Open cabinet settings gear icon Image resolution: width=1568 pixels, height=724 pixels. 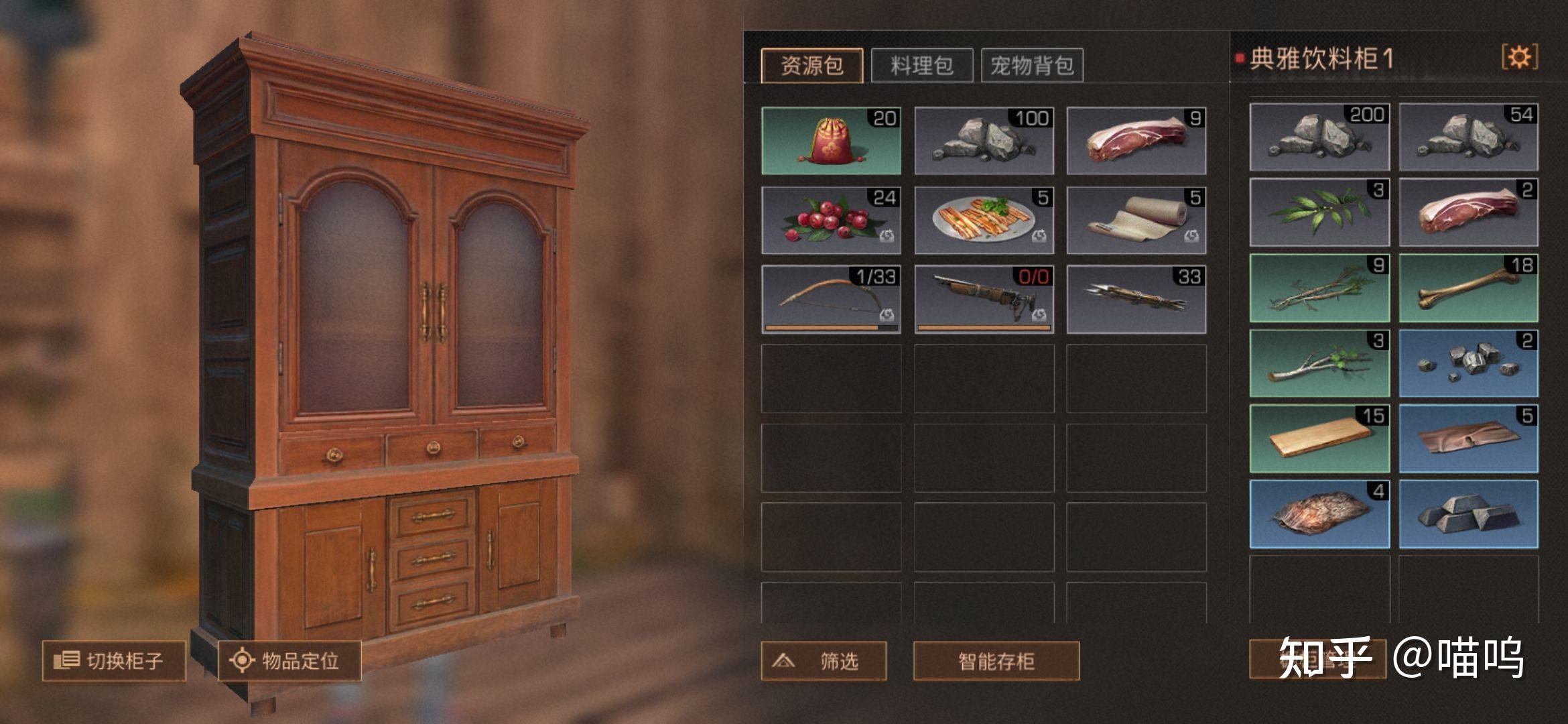point(1519,57)
